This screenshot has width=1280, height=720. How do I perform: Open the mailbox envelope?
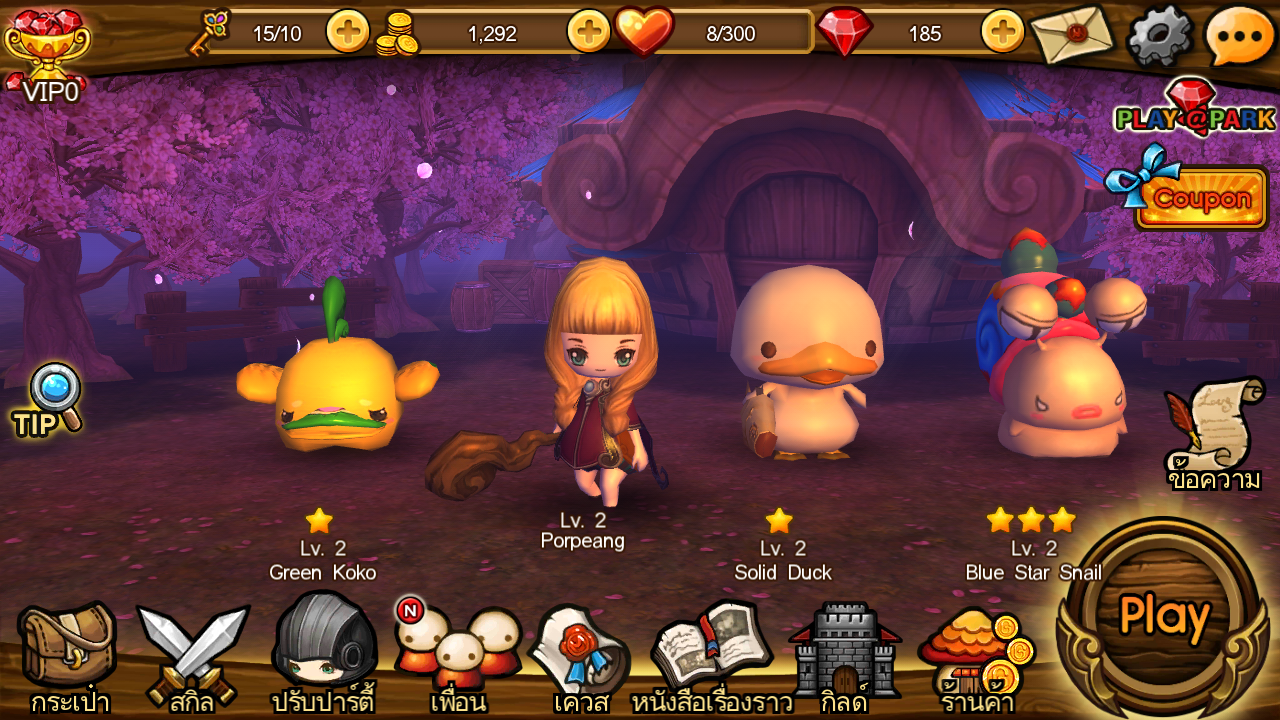click(x=1073, y=33)
